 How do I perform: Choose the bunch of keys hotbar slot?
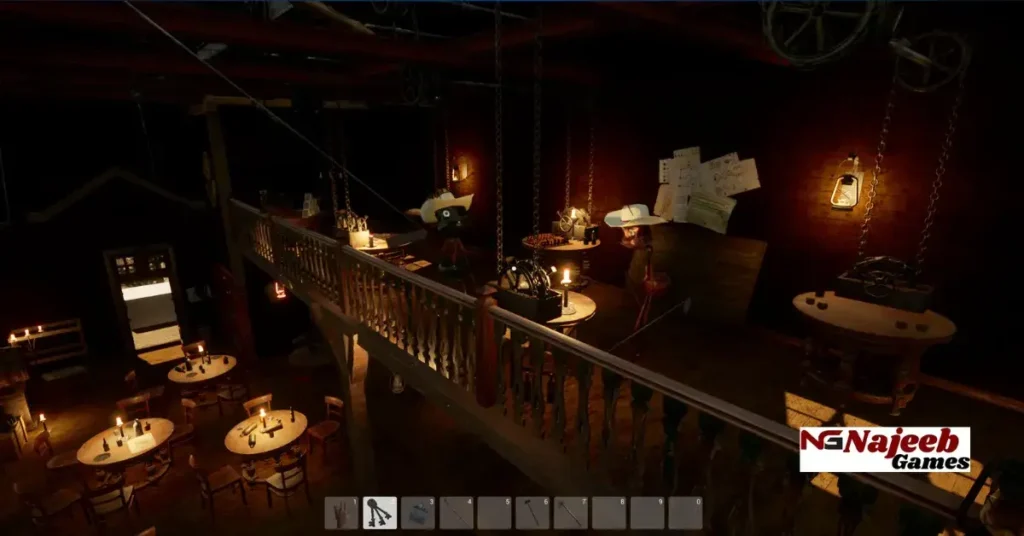(x=380, y=513)
